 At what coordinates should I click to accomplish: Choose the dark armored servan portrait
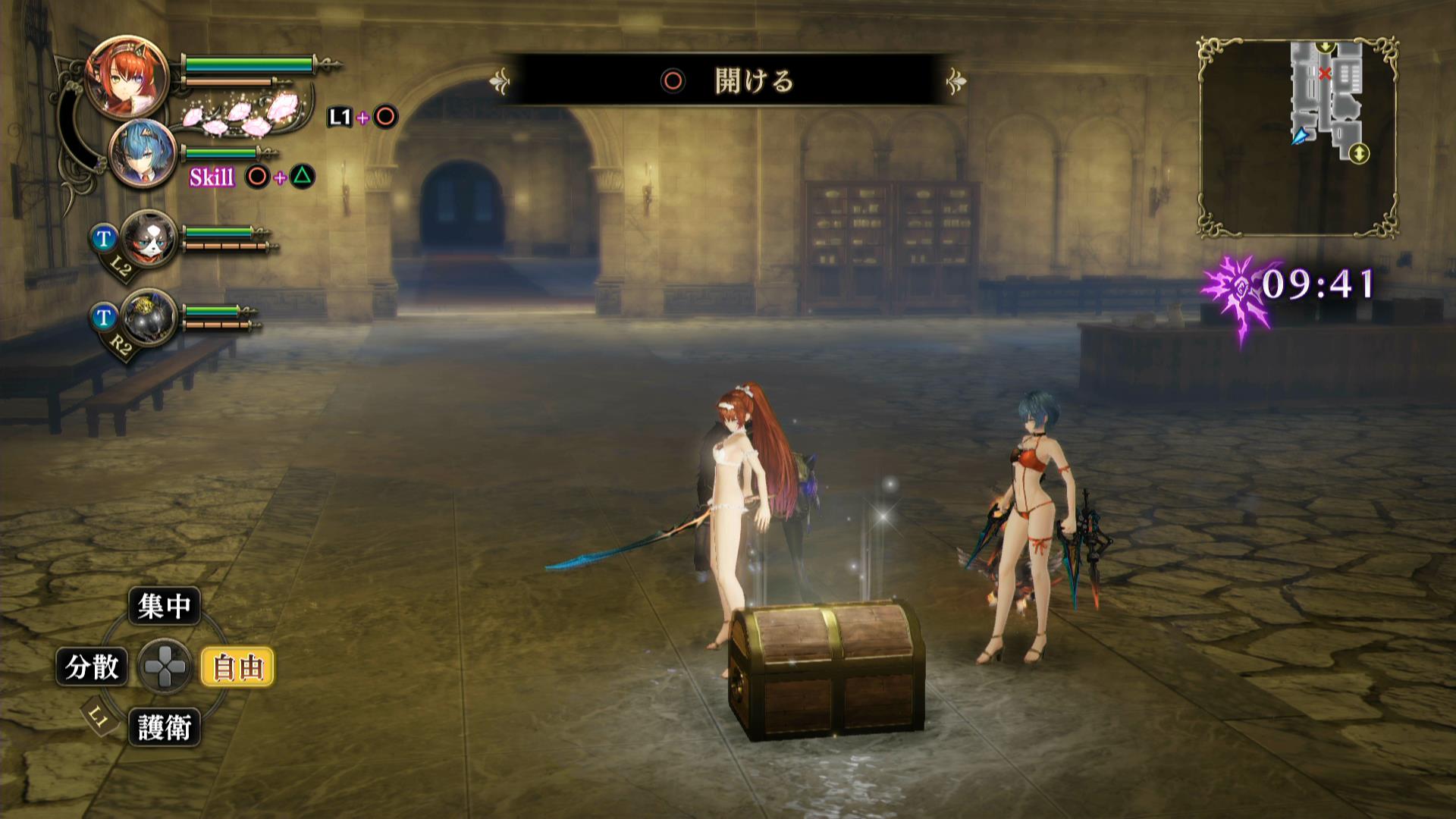[149, 318]
